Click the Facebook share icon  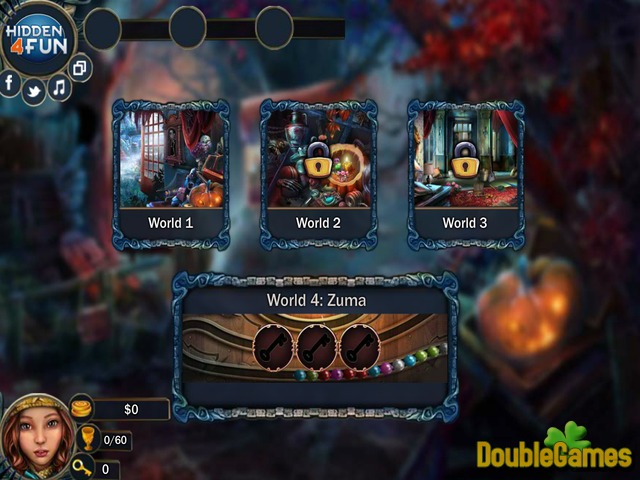10,83
